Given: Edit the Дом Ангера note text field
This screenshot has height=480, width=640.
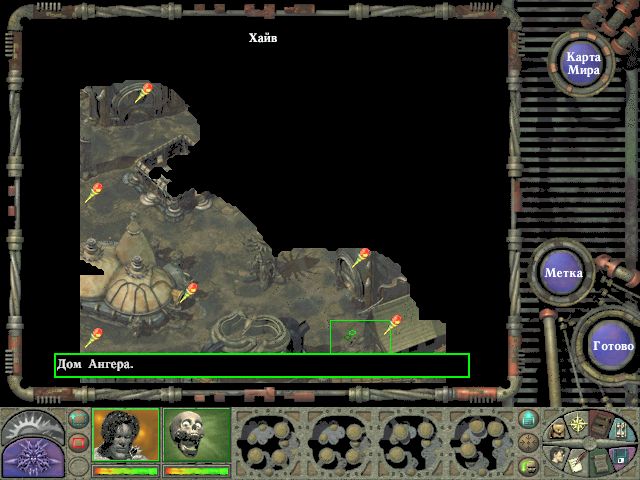Looking at the screenshot, I should (261, 365).
